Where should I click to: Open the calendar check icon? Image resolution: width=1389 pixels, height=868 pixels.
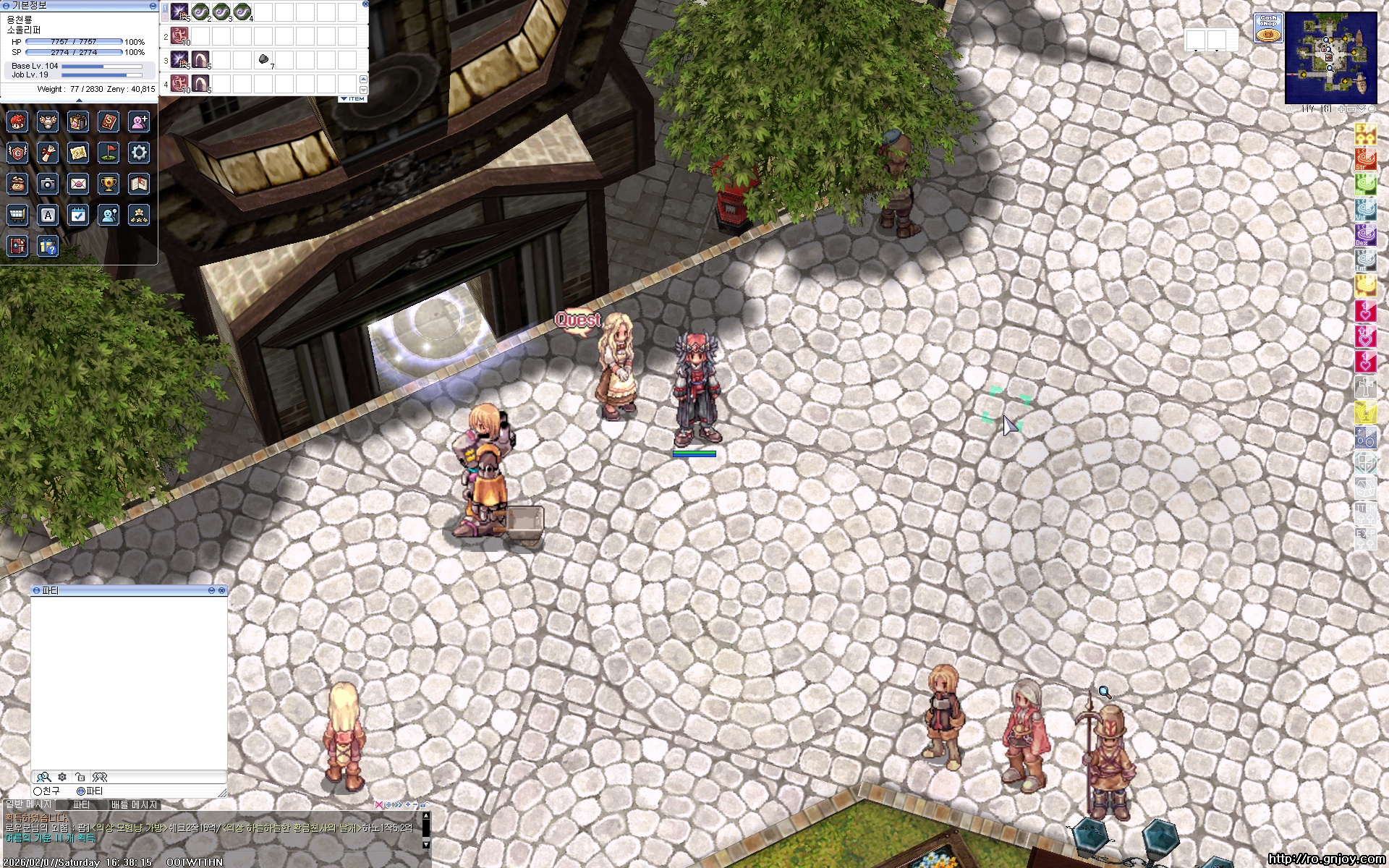point(78,215)
